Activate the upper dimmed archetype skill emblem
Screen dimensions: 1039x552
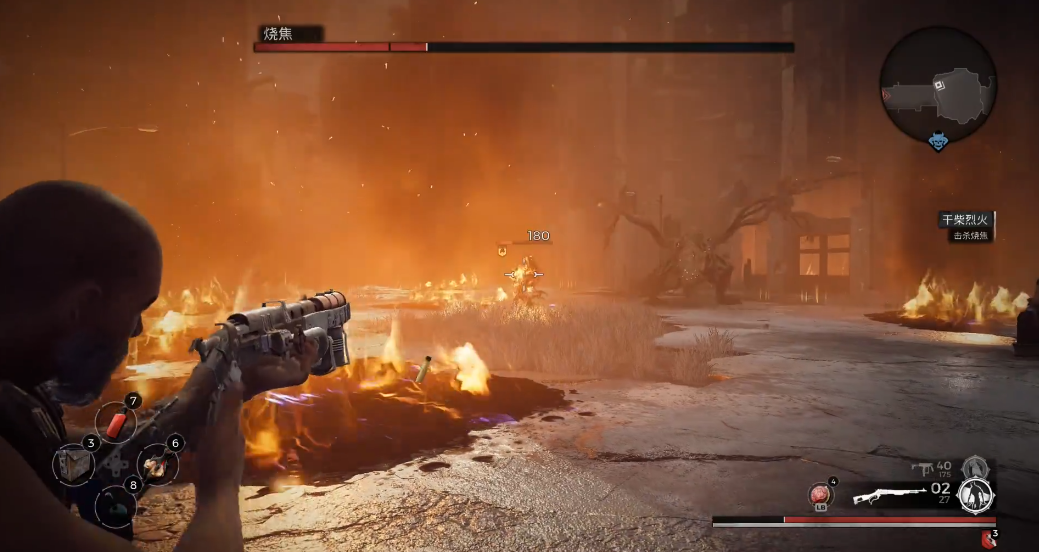(x=974, y=467)
